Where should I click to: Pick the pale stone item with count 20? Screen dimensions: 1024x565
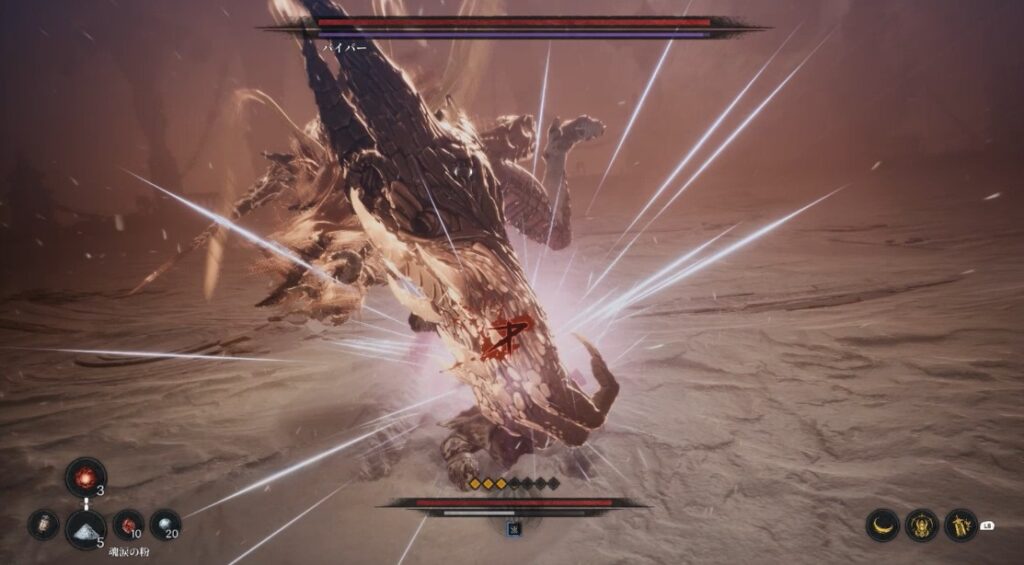point(165,524)
